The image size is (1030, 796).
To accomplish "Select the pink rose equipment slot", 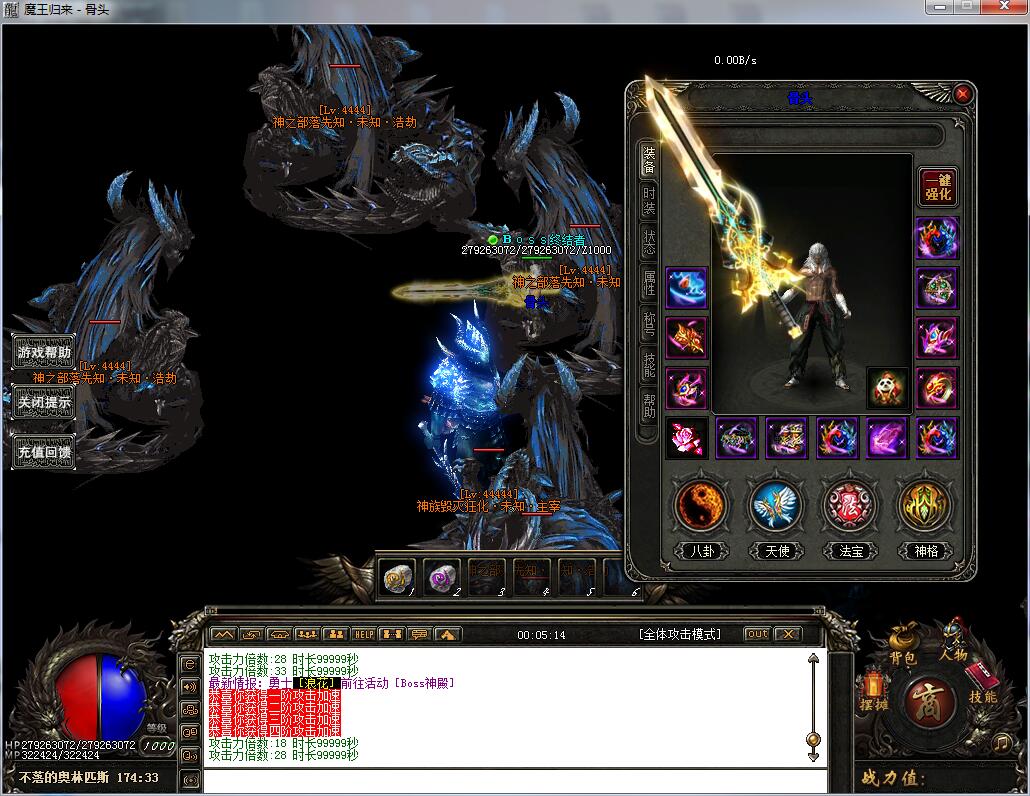I will [687, 438].
